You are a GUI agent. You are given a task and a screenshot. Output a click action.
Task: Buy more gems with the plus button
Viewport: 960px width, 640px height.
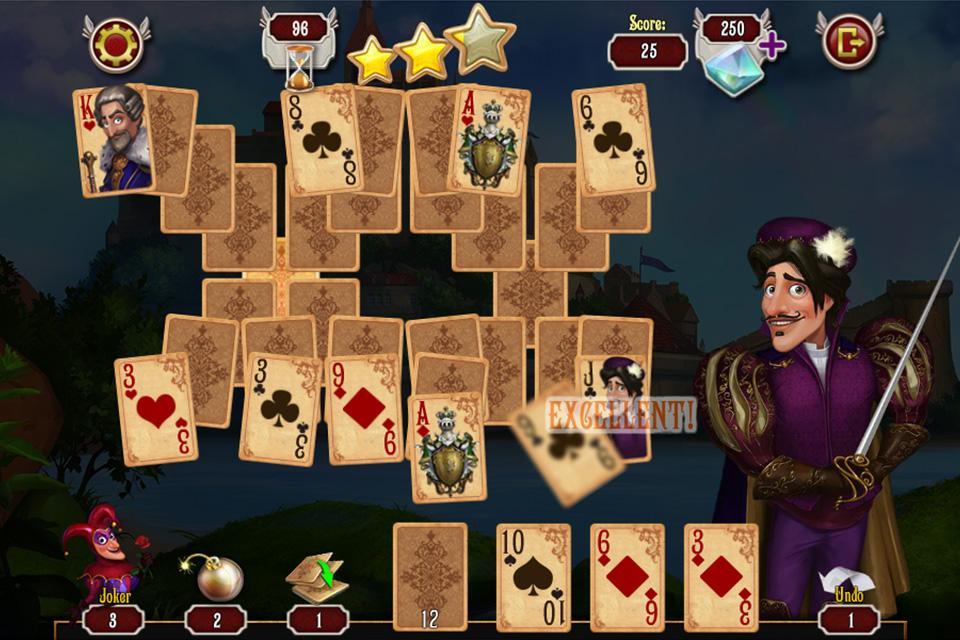[771, 45]
